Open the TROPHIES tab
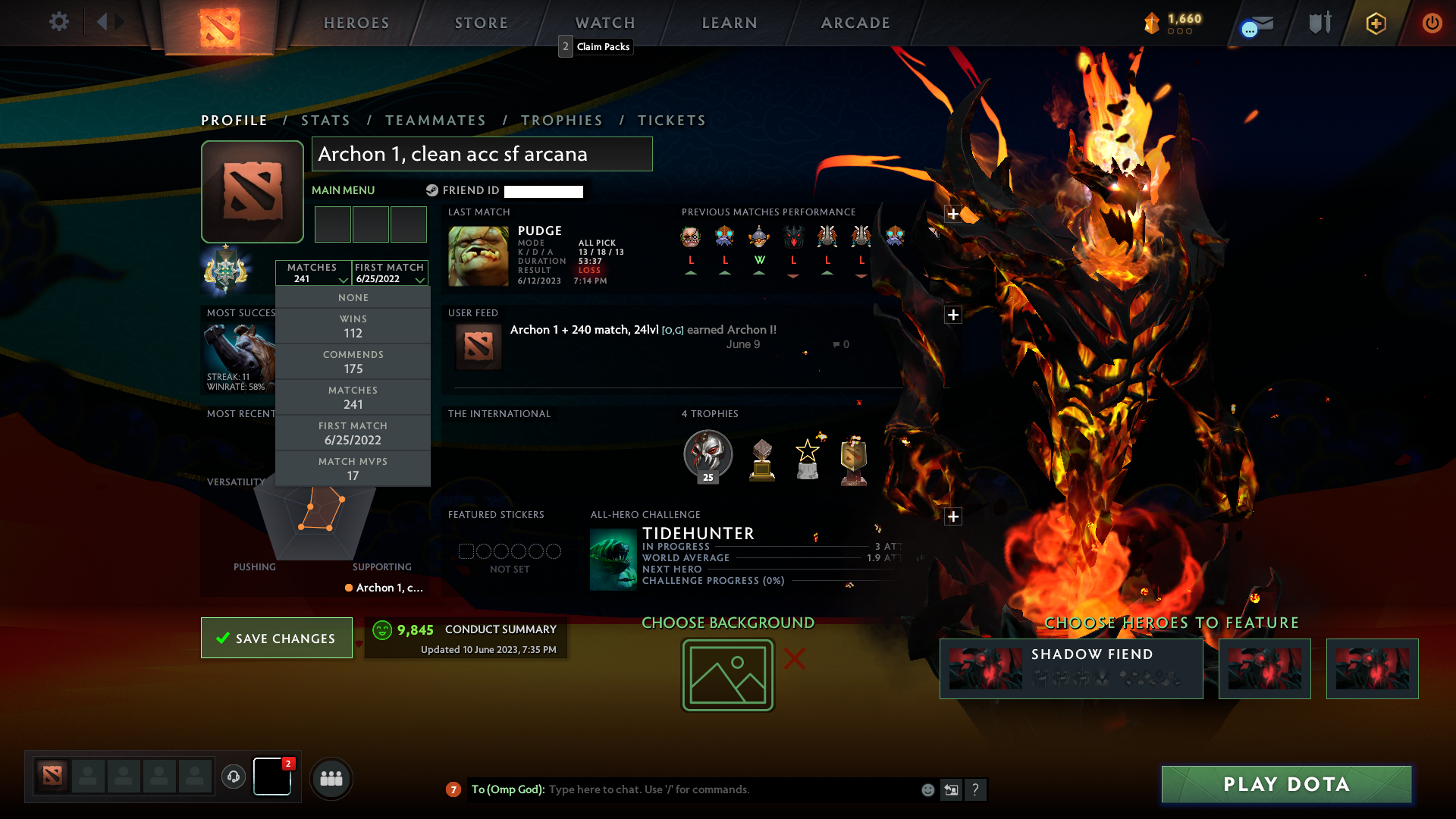The image size is (1456, 819). (x=561, y=120)
